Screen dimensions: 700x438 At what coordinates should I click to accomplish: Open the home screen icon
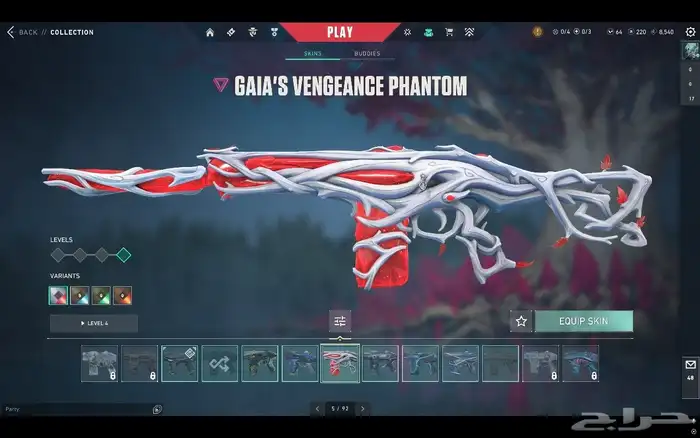coord(210,32)
